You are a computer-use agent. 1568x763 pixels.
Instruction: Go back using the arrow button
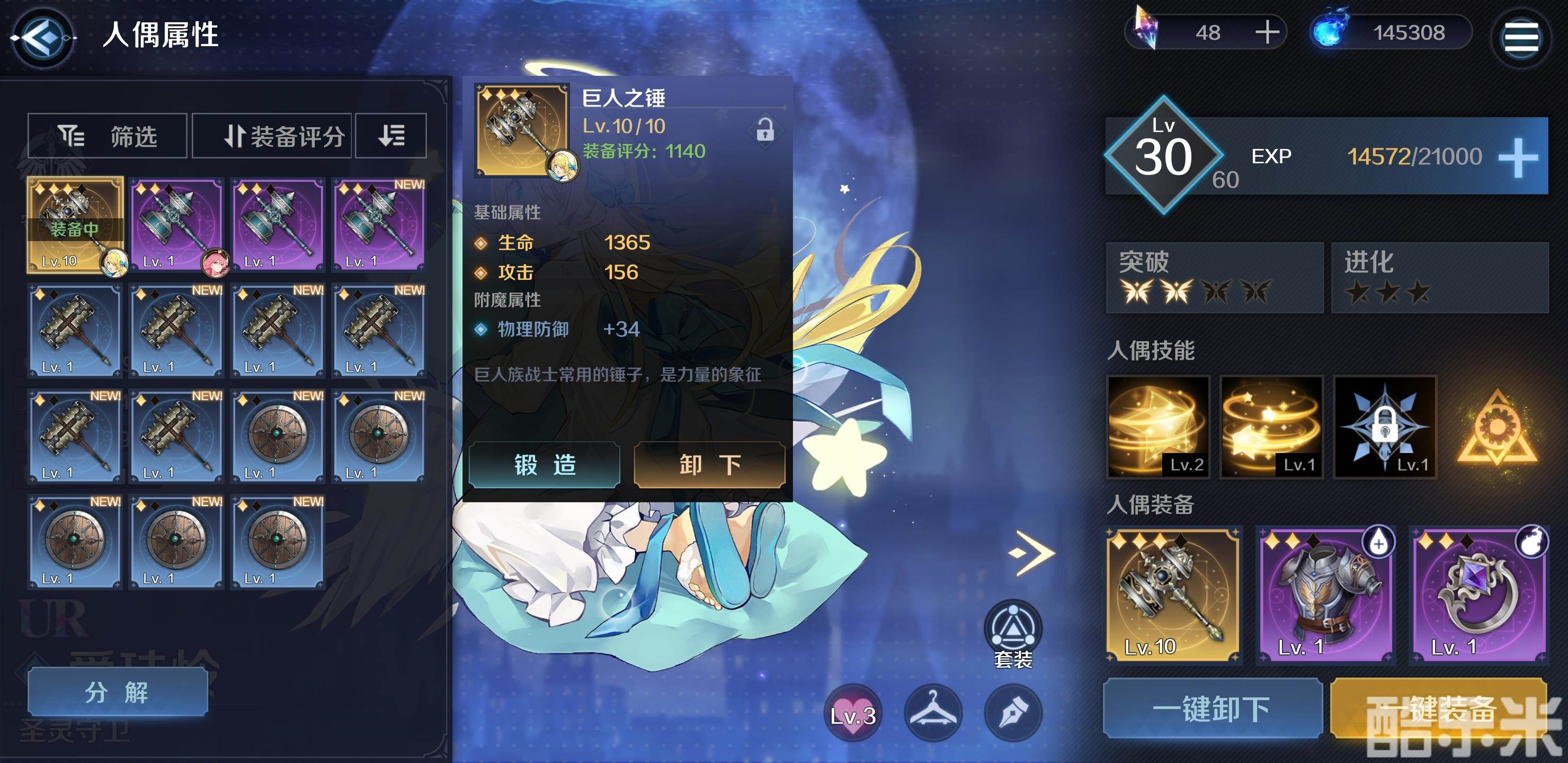pos(42,38)
